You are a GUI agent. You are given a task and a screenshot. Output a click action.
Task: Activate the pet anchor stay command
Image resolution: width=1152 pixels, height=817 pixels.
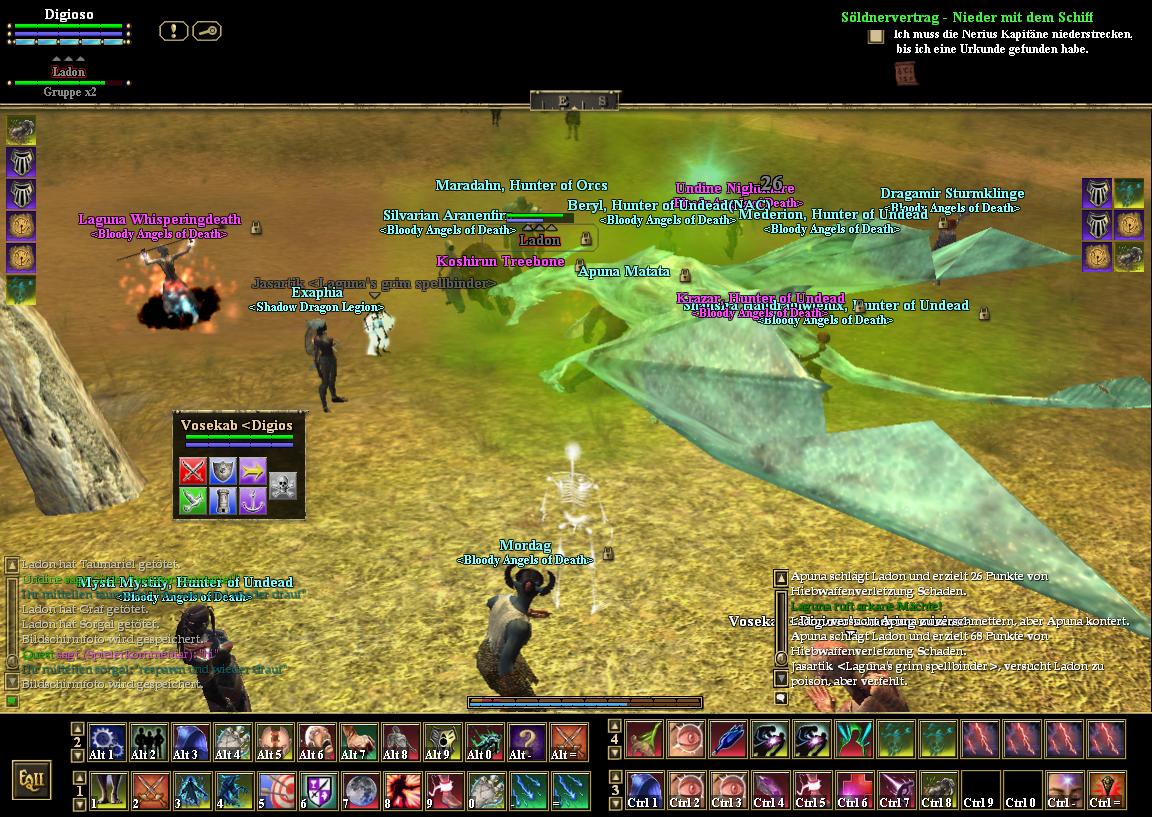tap(253, 500)
